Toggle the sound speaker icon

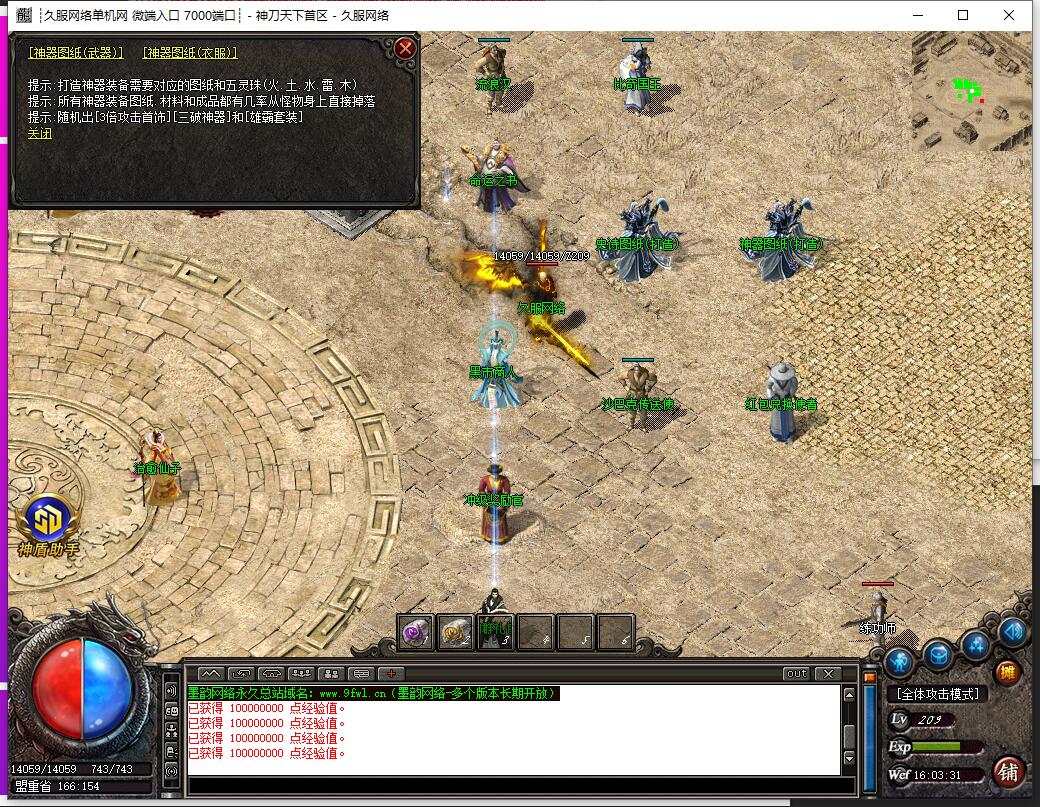pyautogui.click(x=1012, y=631)
